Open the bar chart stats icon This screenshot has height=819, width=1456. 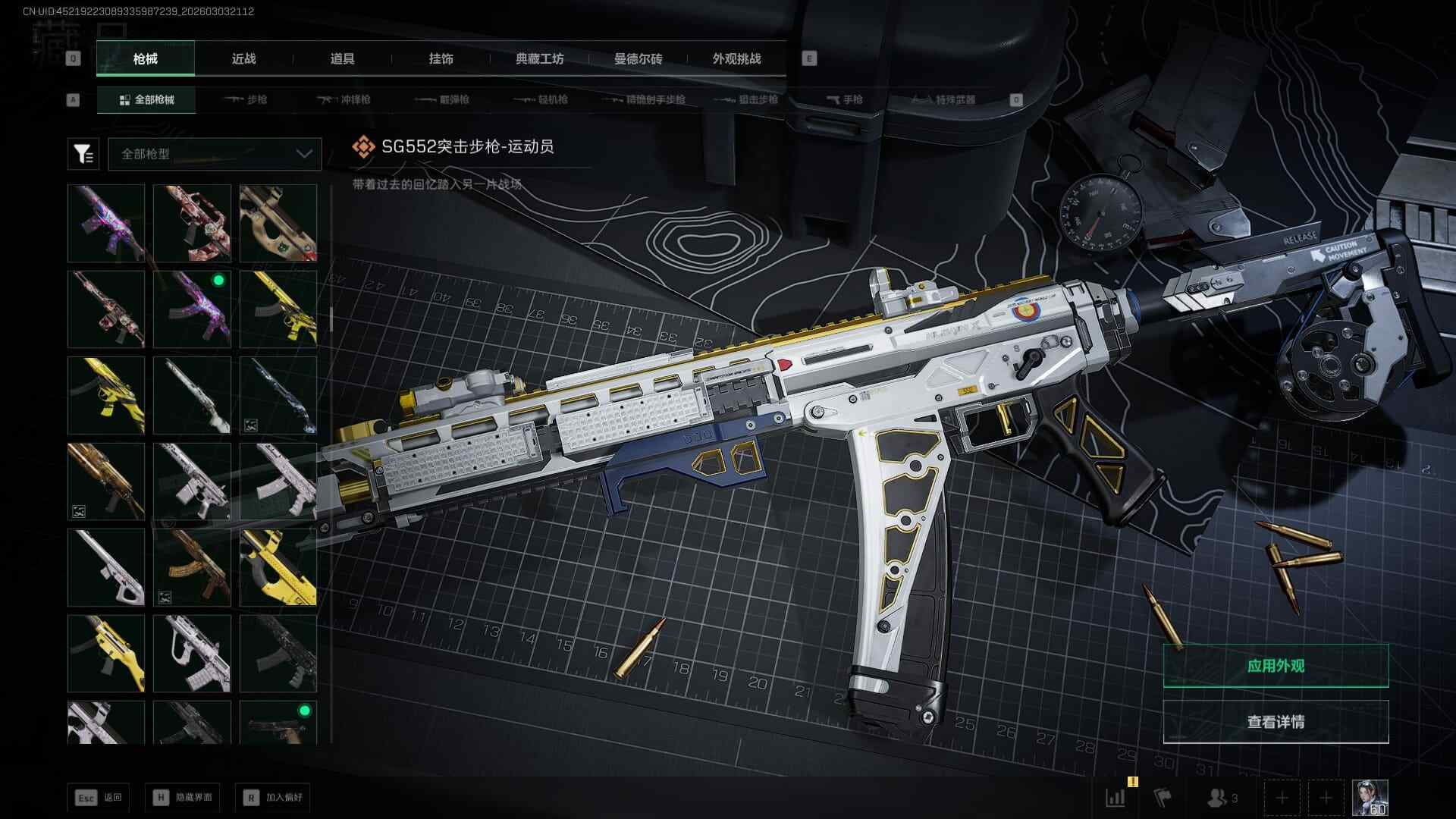[1116, 798]
